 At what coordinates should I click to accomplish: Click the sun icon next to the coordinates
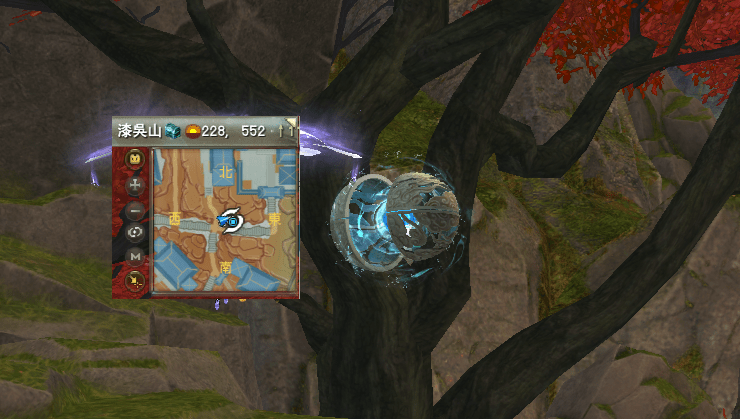pyautogui.click(x=190, y=131)
